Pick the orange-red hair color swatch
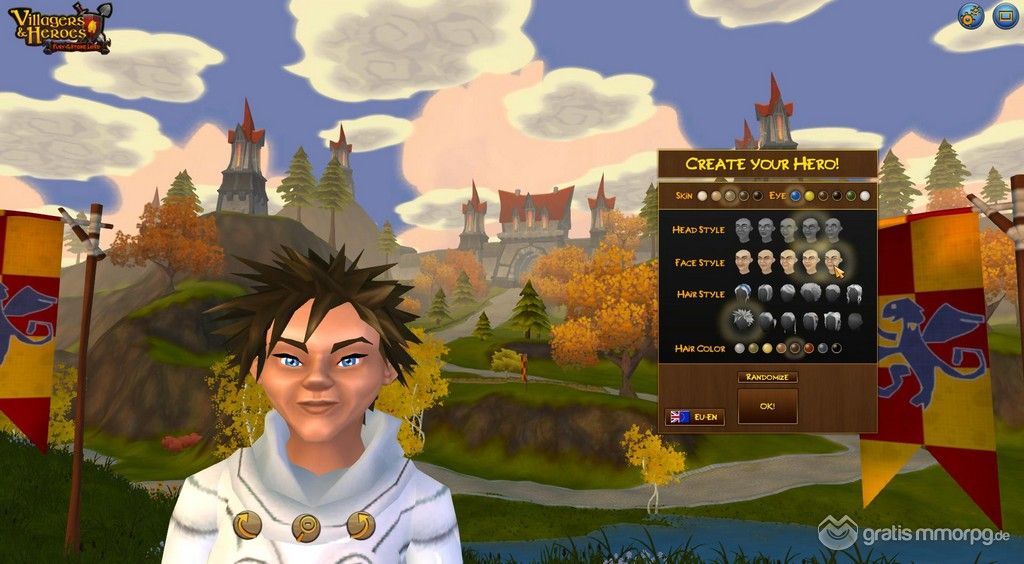1024x564 pixels. 808,348
